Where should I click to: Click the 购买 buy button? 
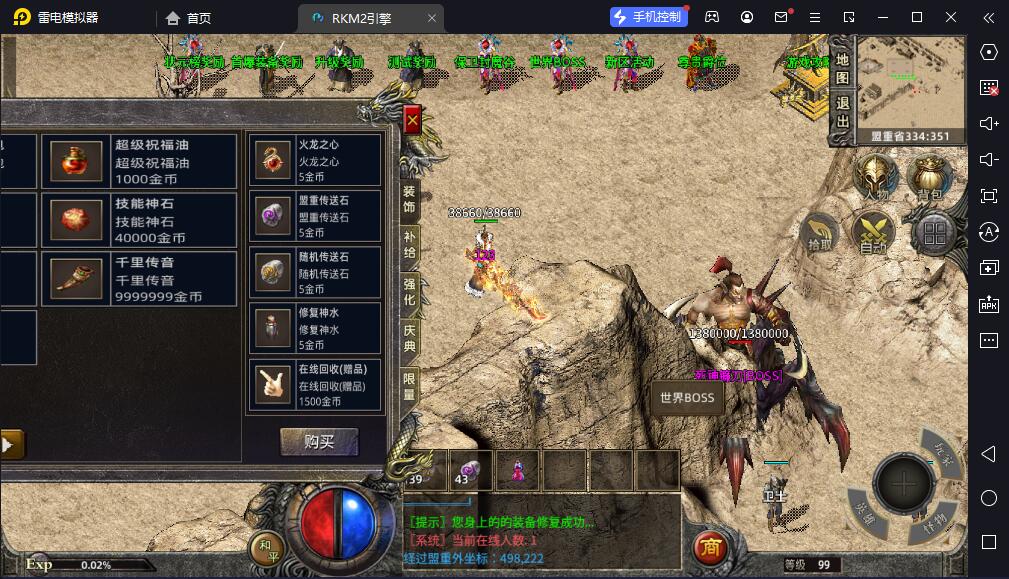[319, 442]
